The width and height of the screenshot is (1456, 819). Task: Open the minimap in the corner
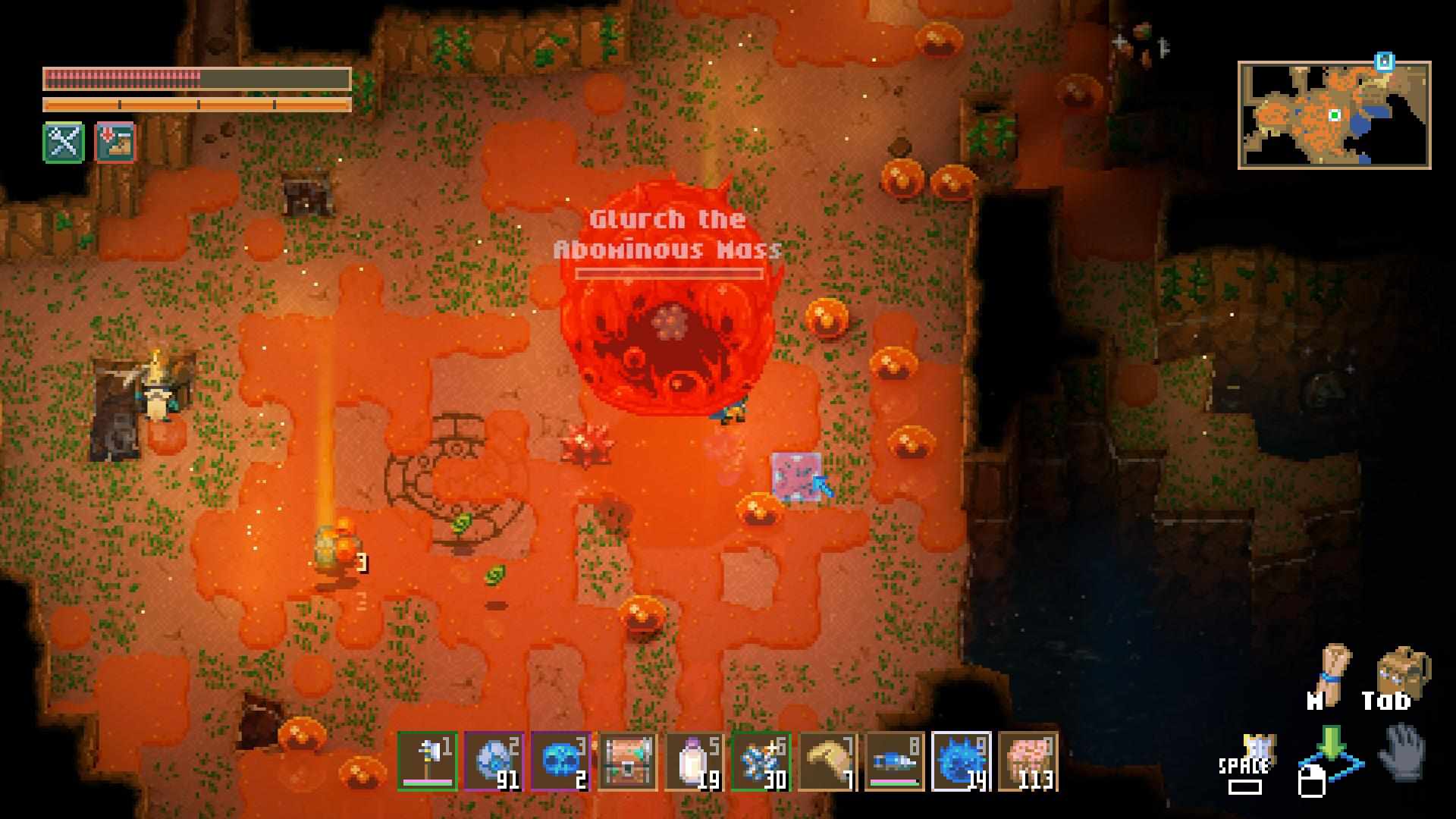pos(1334,115)
